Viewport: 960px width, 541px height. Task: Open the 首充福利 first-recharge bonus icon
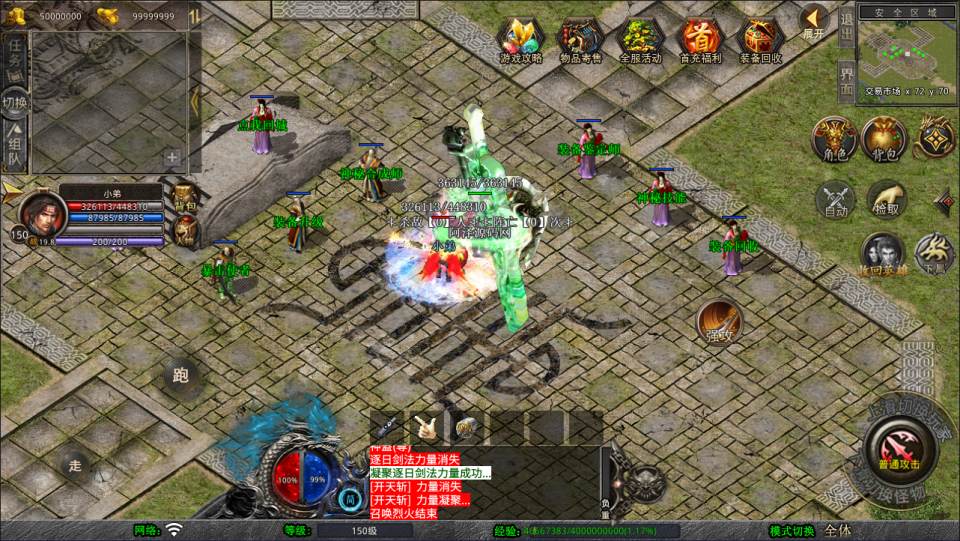[700, 38]
